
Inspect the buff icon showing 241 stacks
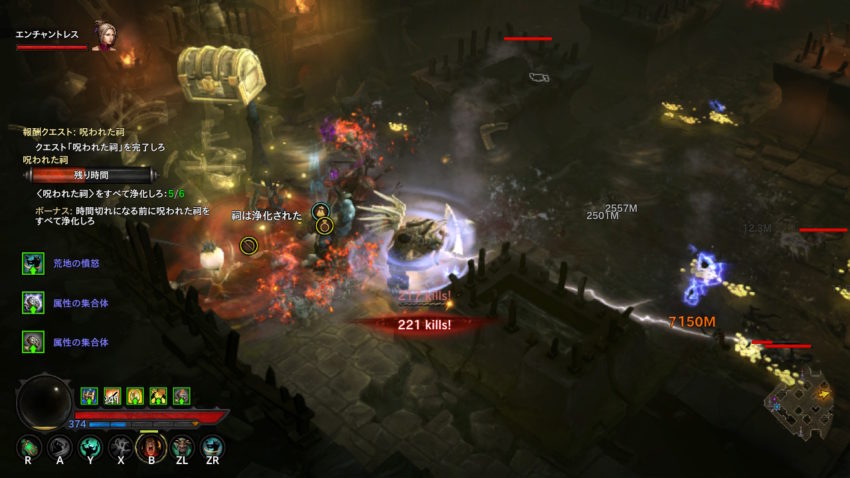pyautogui.click(x=112, y=396)
